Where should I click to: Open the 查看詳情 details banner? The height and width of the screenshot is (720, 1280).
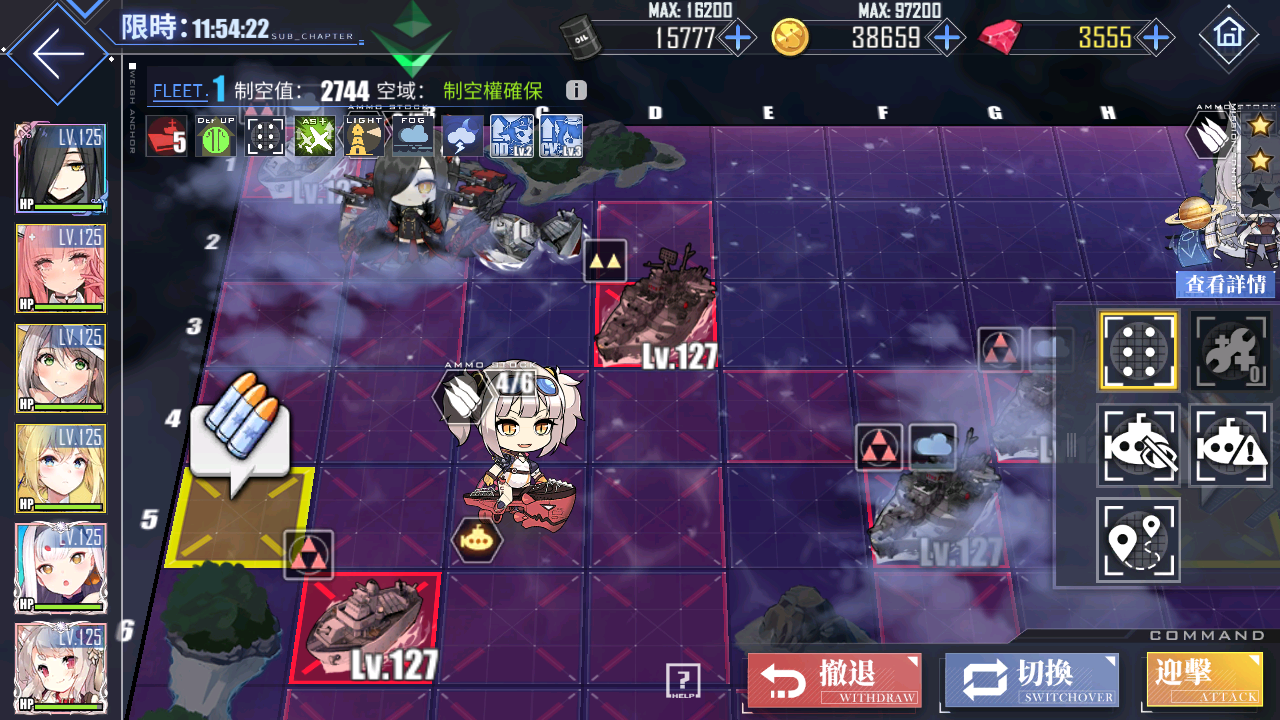coord(1225,285)
